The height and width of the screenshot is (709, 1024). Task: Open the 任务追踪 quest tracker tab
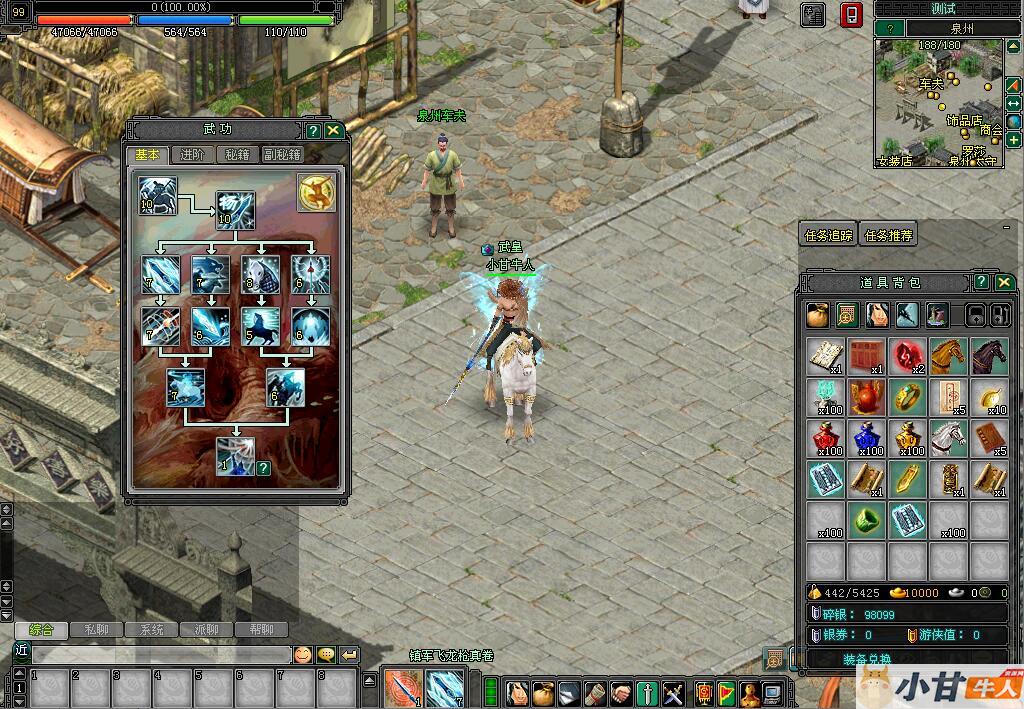pos(829,236)
